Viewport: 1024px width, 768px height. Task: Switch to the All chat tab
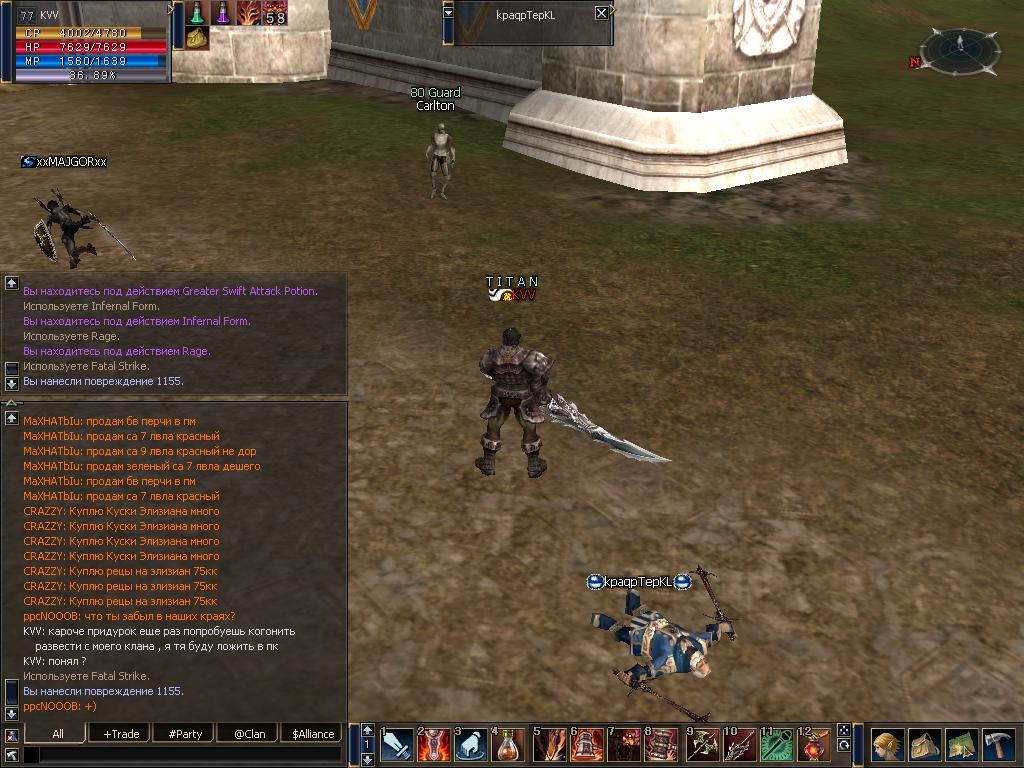click(58, 733)
